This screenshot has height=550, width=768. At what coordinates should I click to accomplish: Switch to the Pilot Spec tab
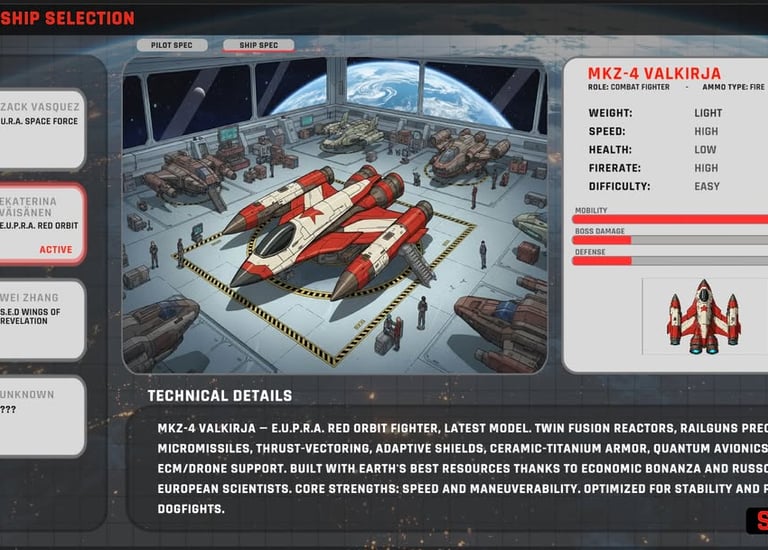(172, 45)
